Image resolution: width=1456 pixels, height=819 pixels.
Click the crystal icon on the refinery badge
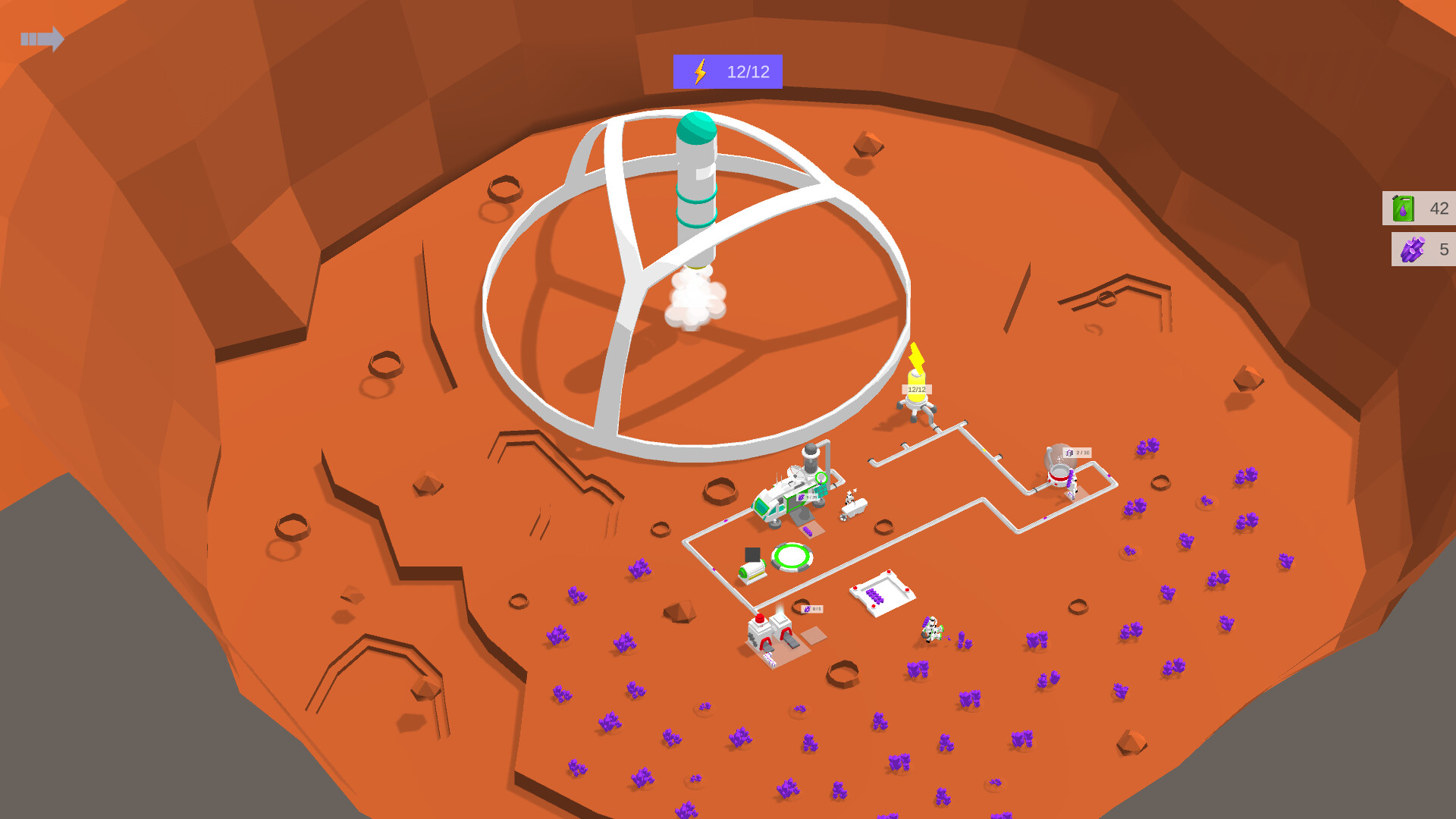coord(806,609)
